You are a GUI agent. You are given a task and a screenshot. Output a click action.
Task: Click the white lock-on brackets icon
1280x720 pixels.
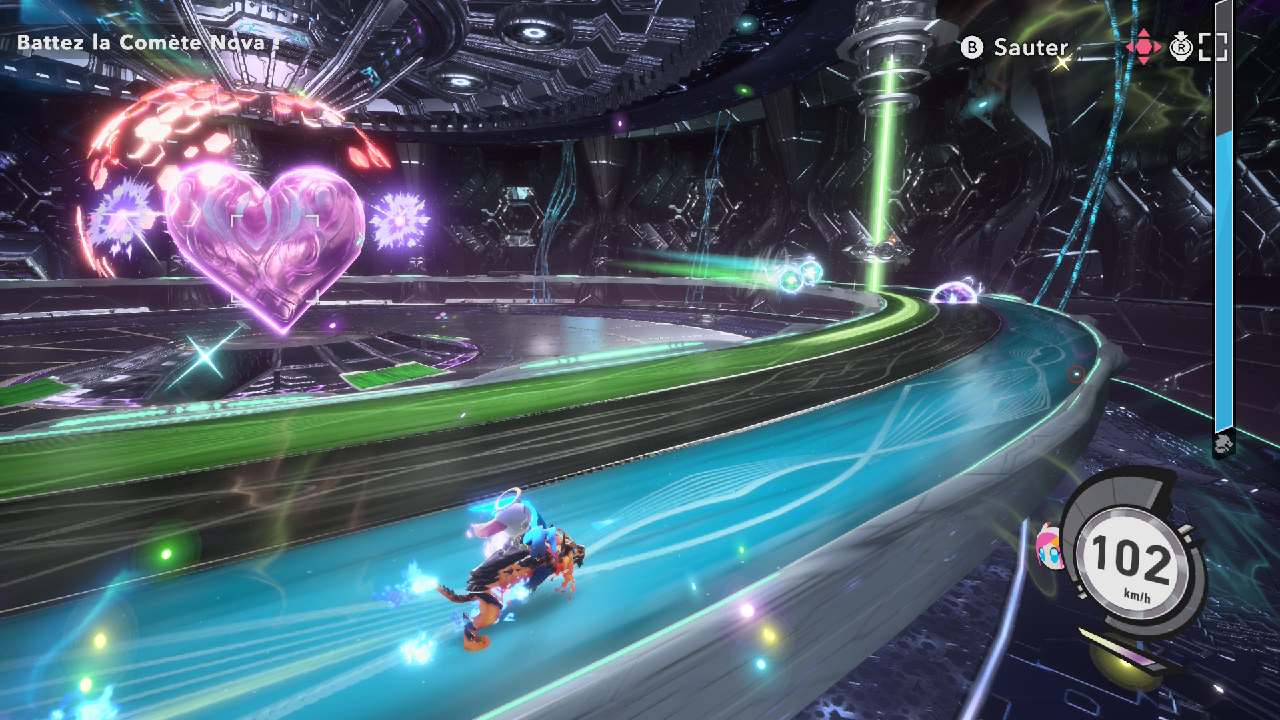click(1213, 47)
